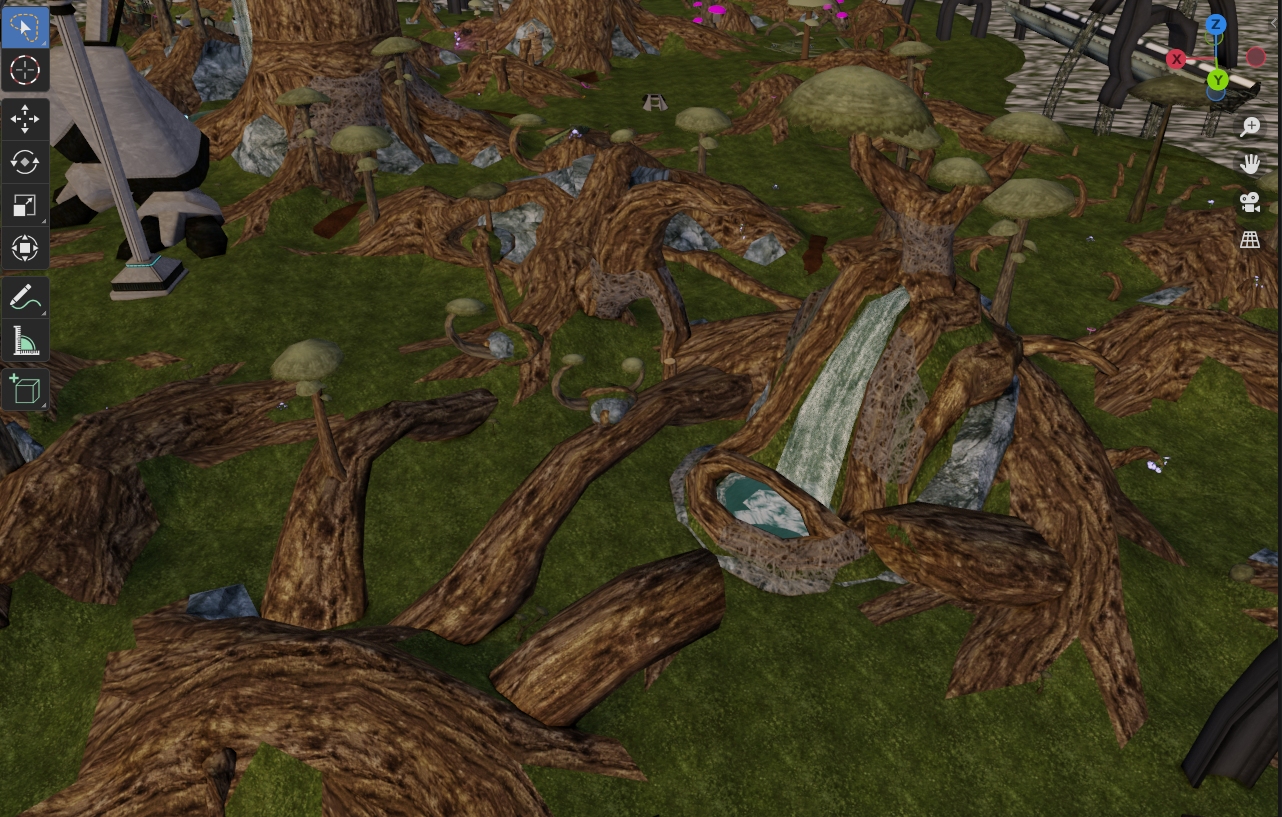Toggle the camera view button
The image size is (1282, 817).
click(x=1250, y=202)
